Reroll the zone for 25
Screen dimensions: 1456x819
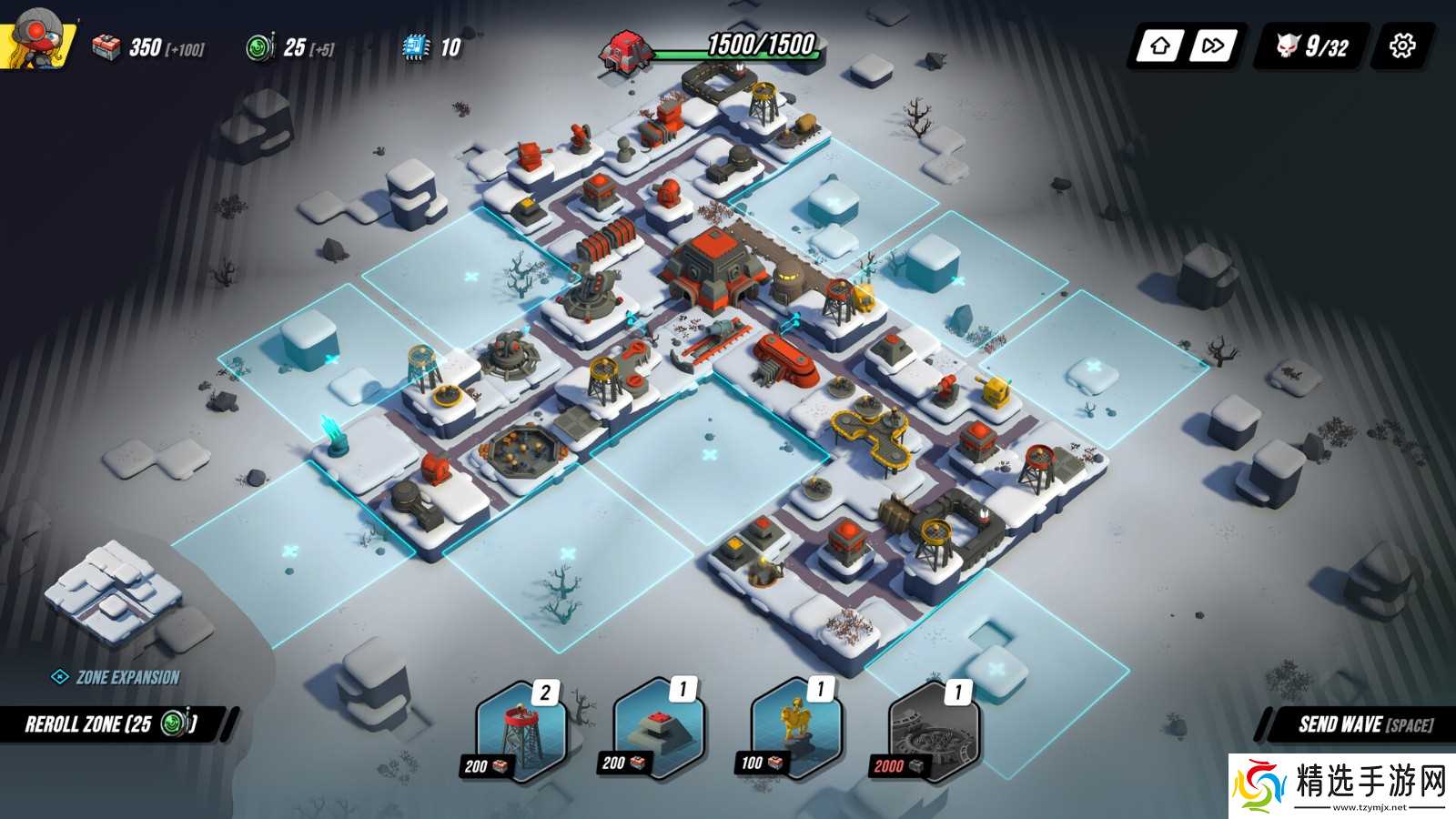pyautogui.click(x=111, y=724)
